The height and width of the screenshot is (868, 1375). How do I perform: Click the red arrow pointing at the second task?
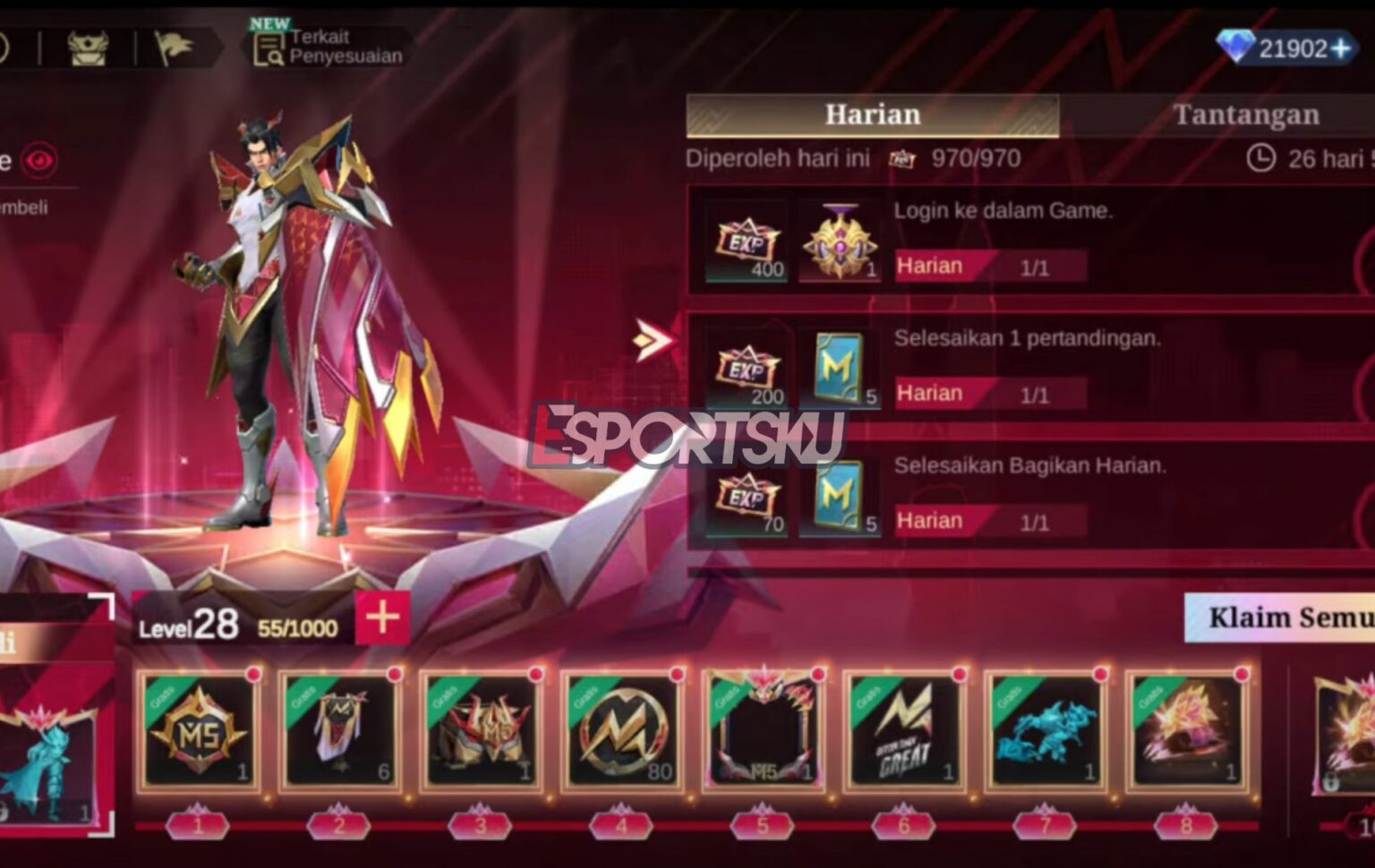click(x=653, y=338)
